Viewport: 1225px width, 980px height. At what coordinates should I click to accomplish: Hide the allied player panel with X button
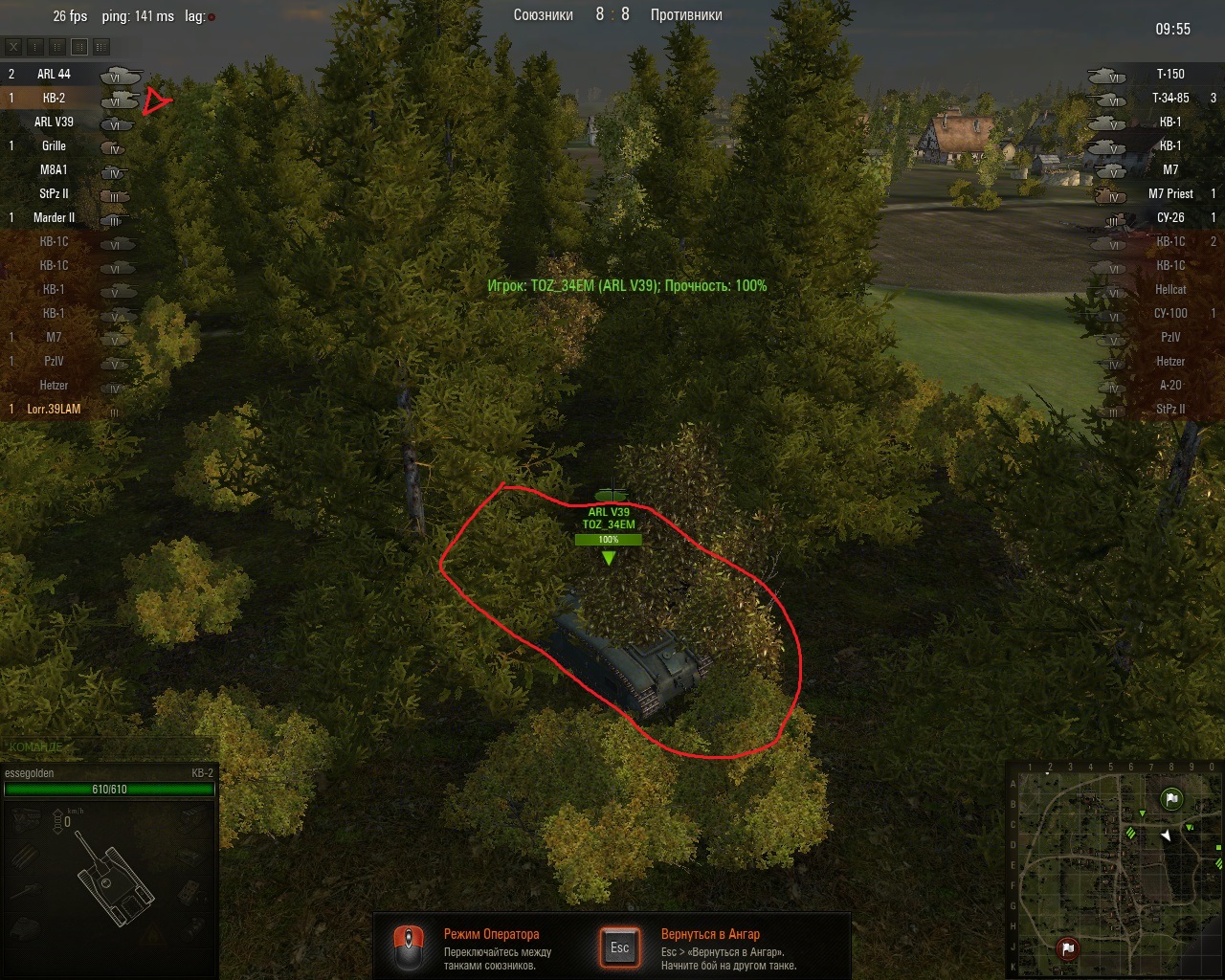13,46
